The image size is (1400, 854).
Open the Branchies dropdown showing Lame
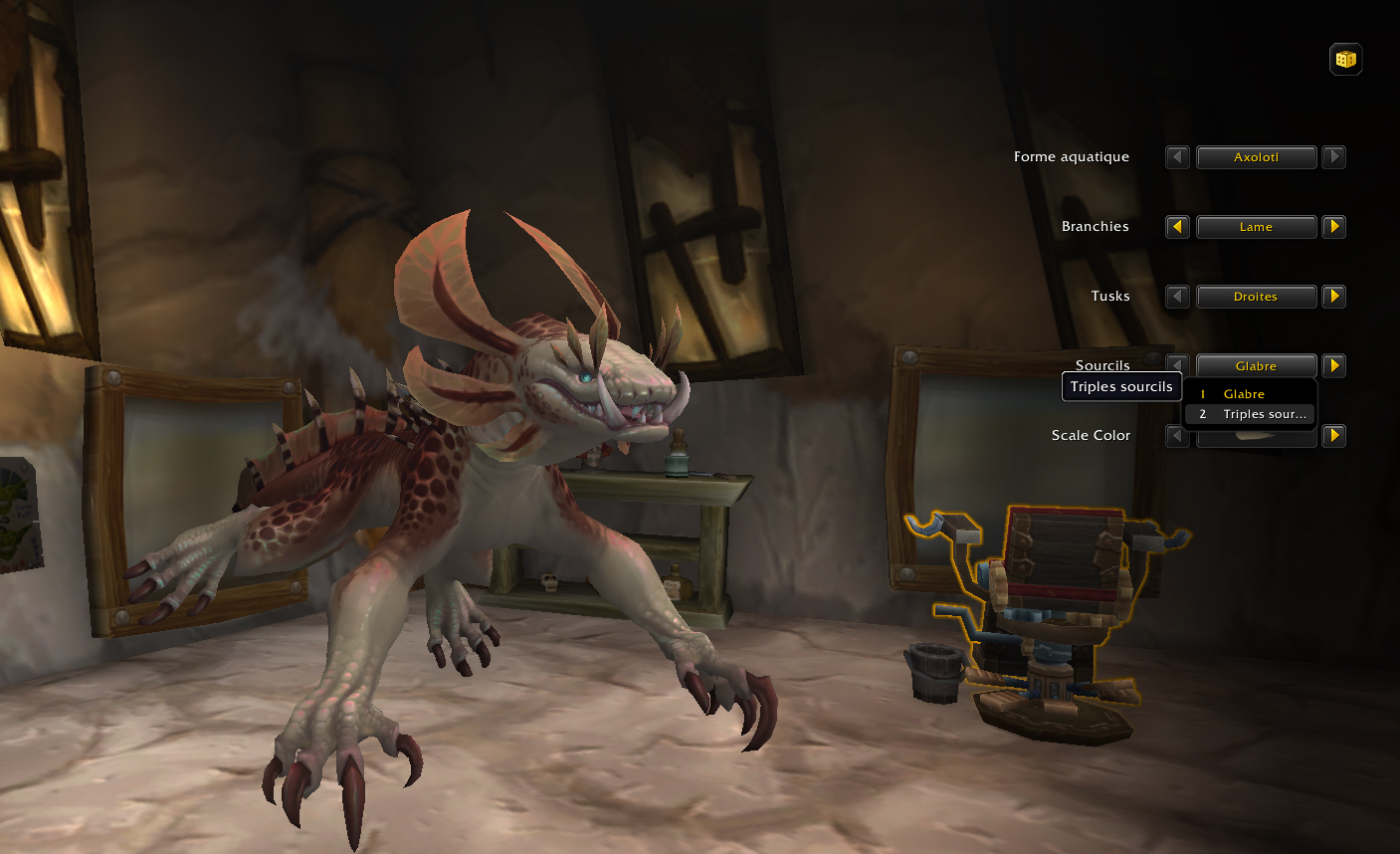point(1256,227)
